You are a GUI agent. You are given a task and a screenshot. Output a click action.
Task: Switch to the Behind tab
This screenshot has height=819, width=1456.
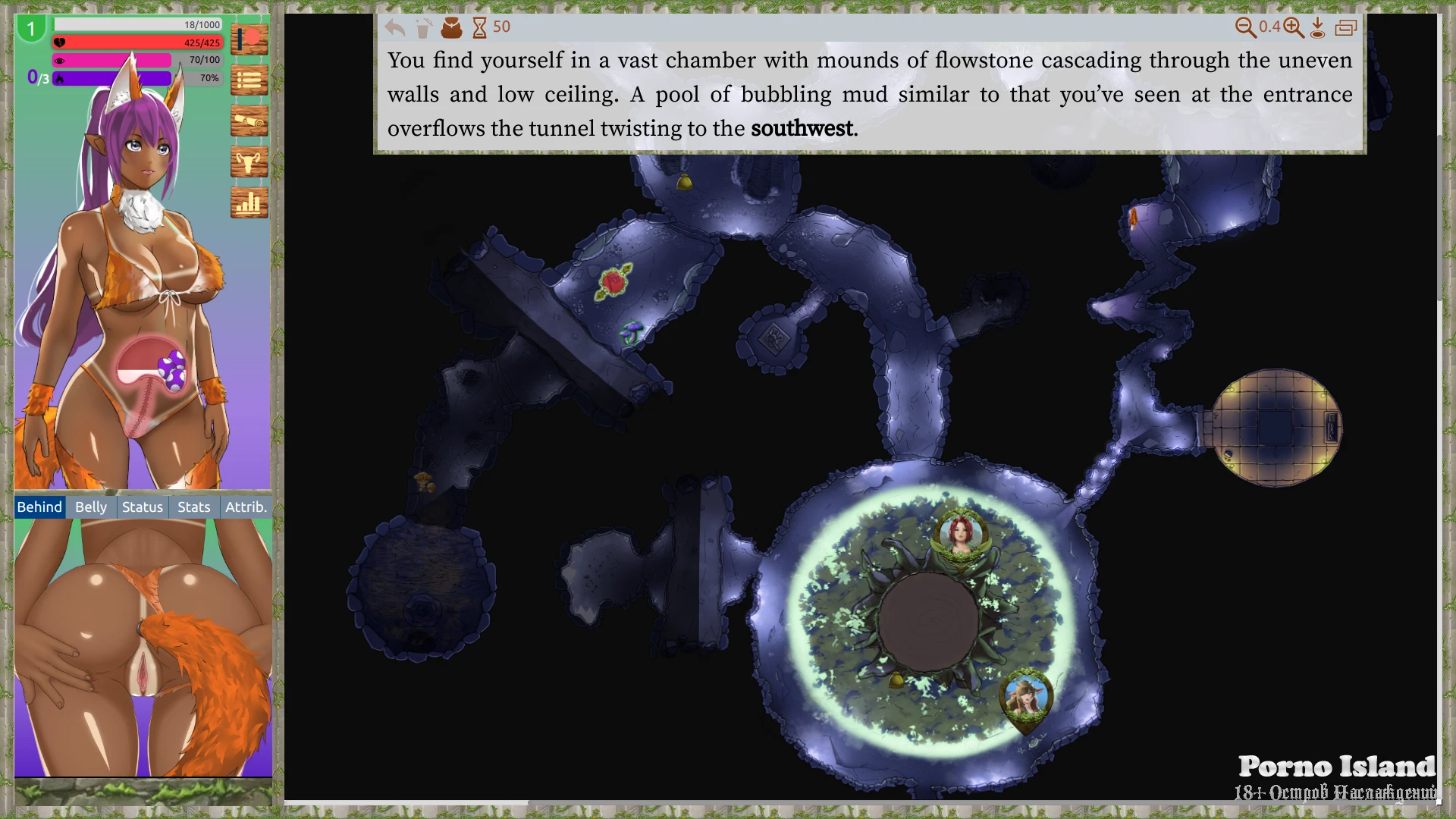[39, 507]
